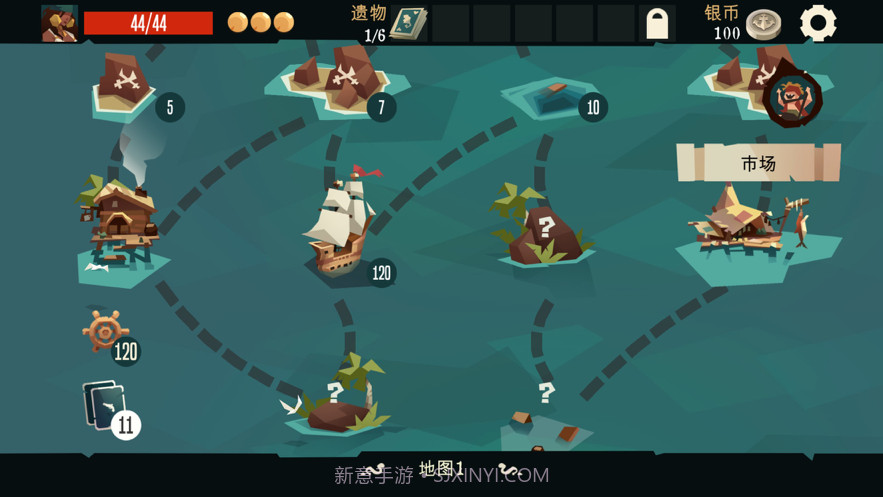This screenshot has width=883, height=497.
Task: Select the mystery floating wreckage node
Action: [x=544, y=418]
